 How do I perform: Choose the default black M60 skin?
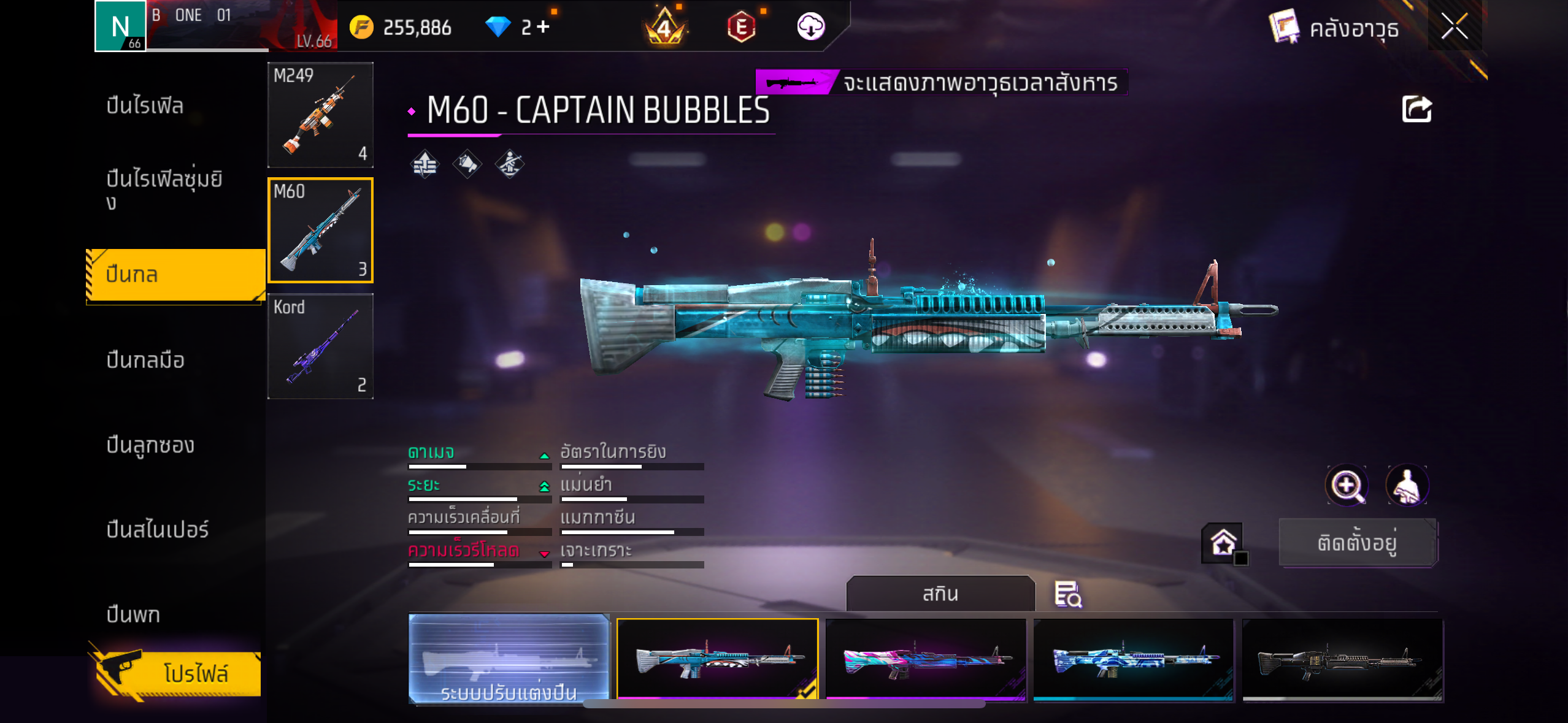tap(1342, 659)
